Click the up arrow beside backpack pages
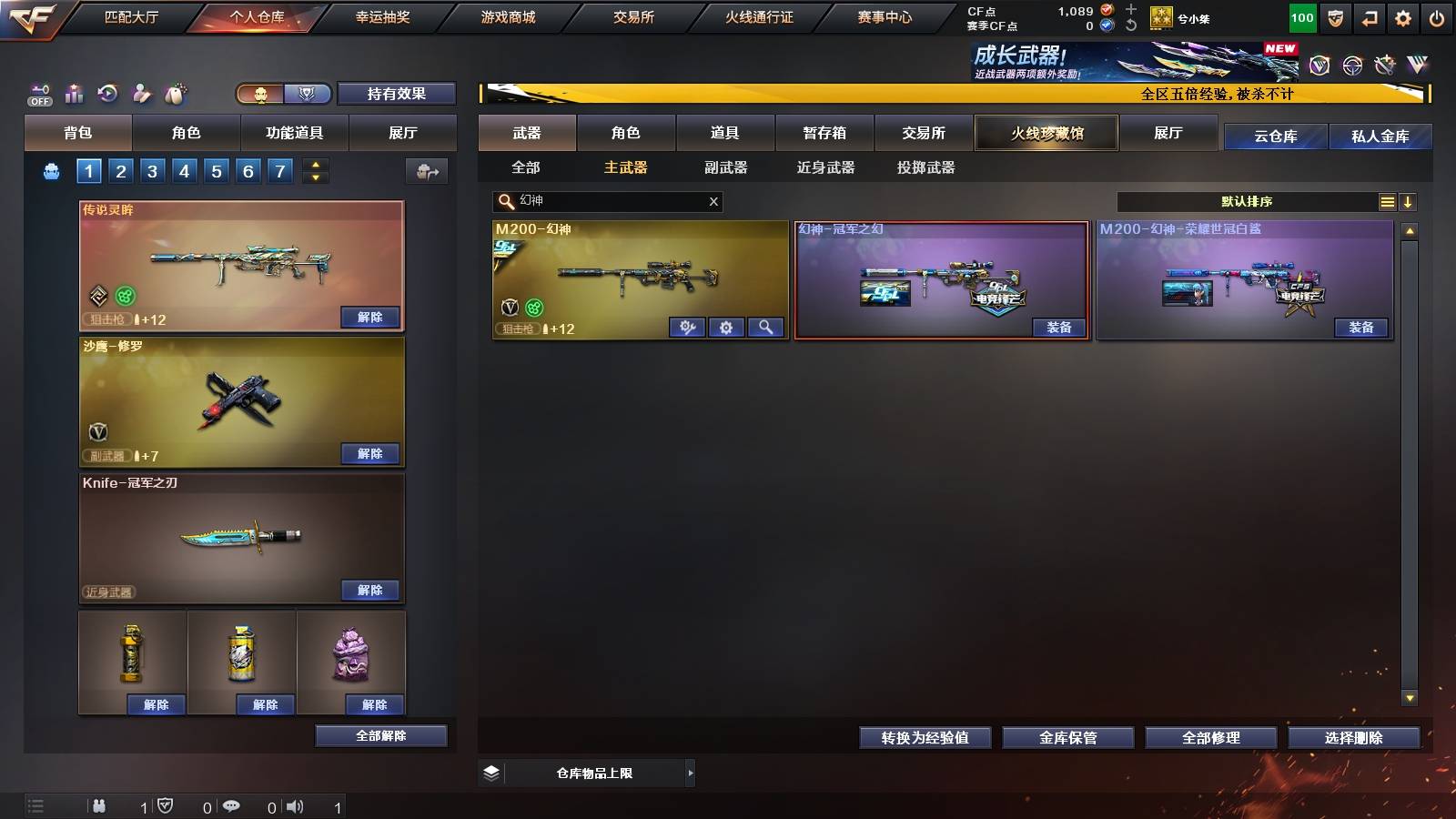 point(314,164)
